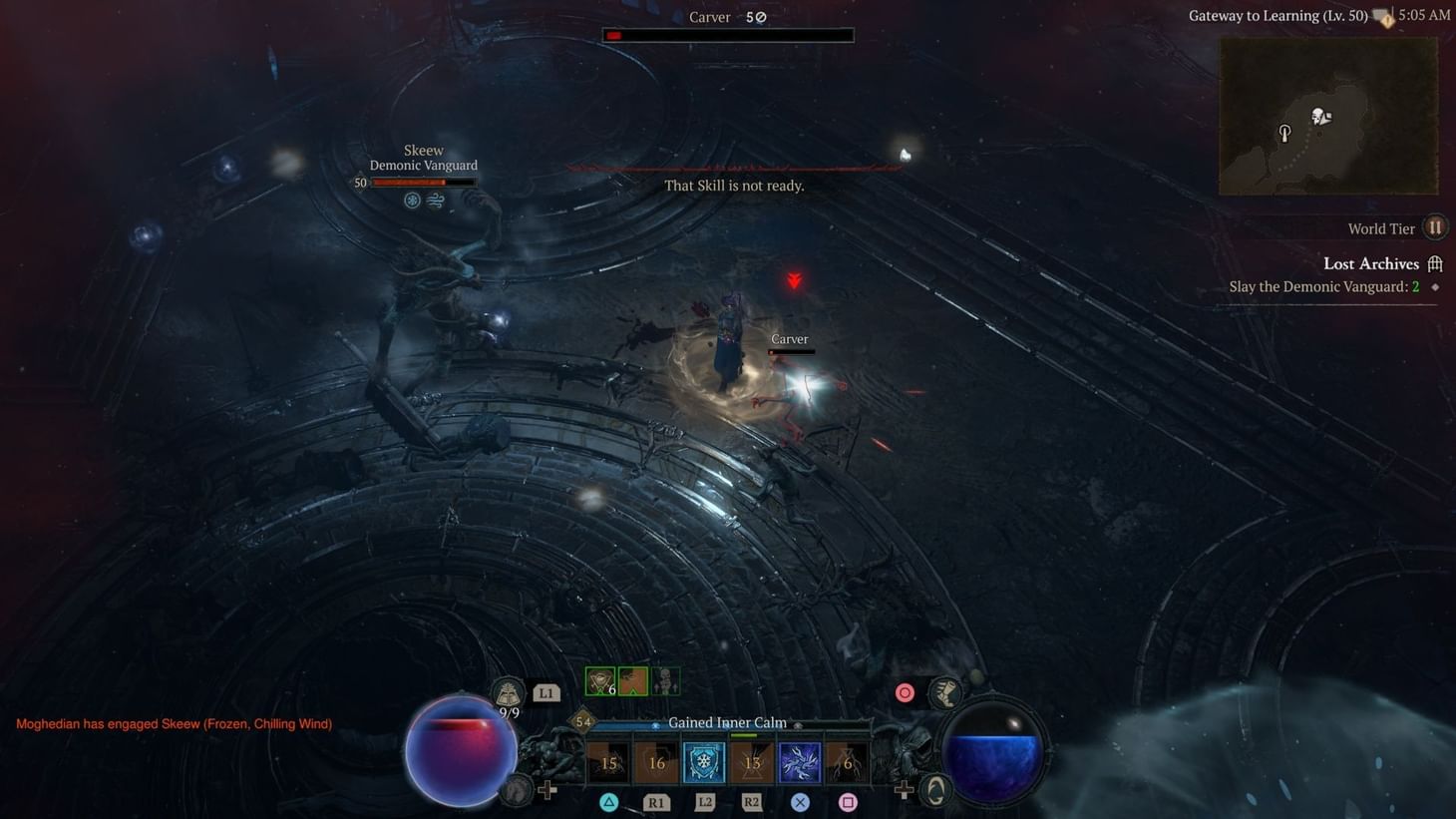The image size is (1456, 819).
Task: Expand the minimap in the top-right corner
Action: click(1327, 115)
